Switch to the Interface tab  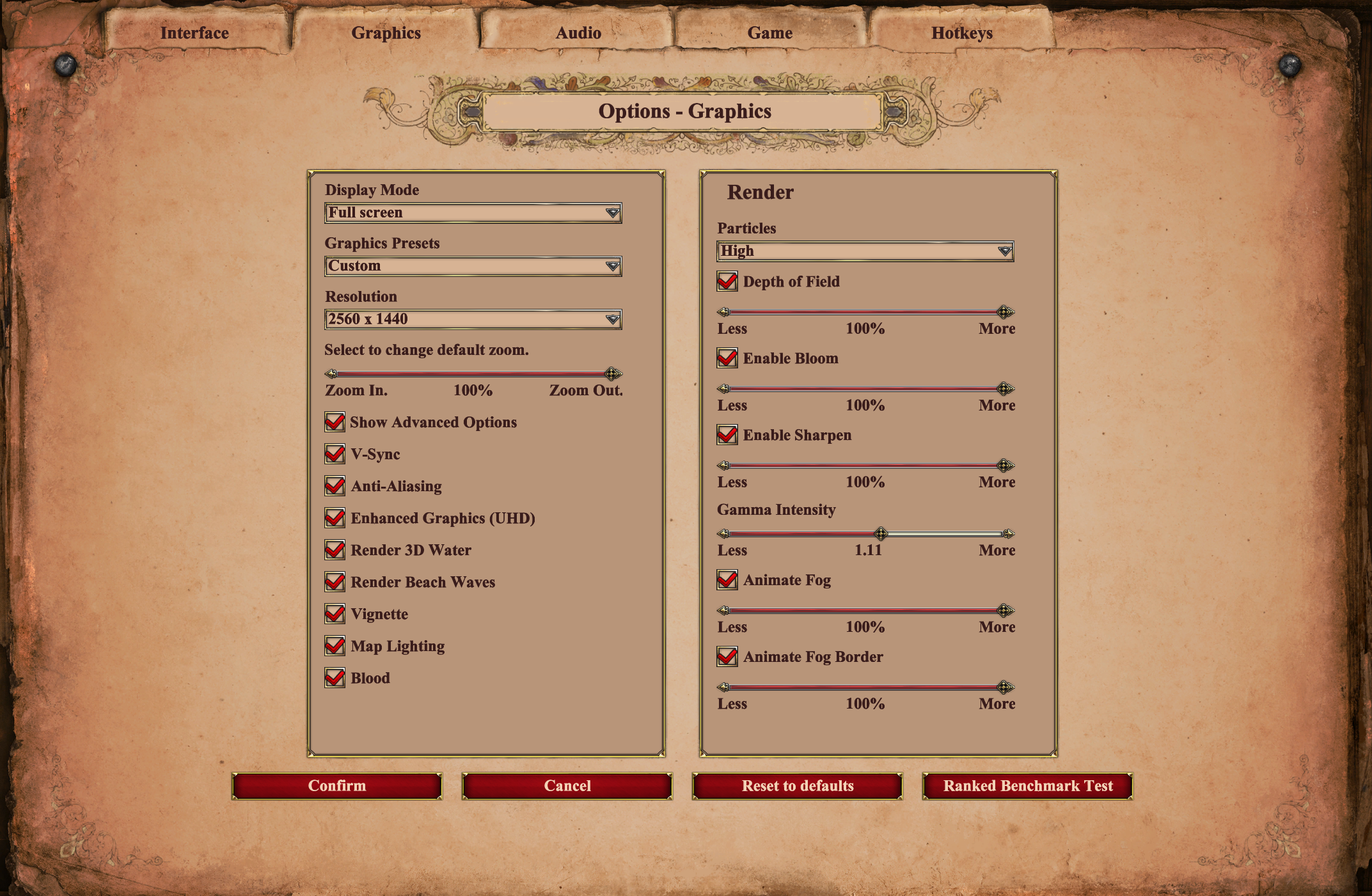[194, 33]
